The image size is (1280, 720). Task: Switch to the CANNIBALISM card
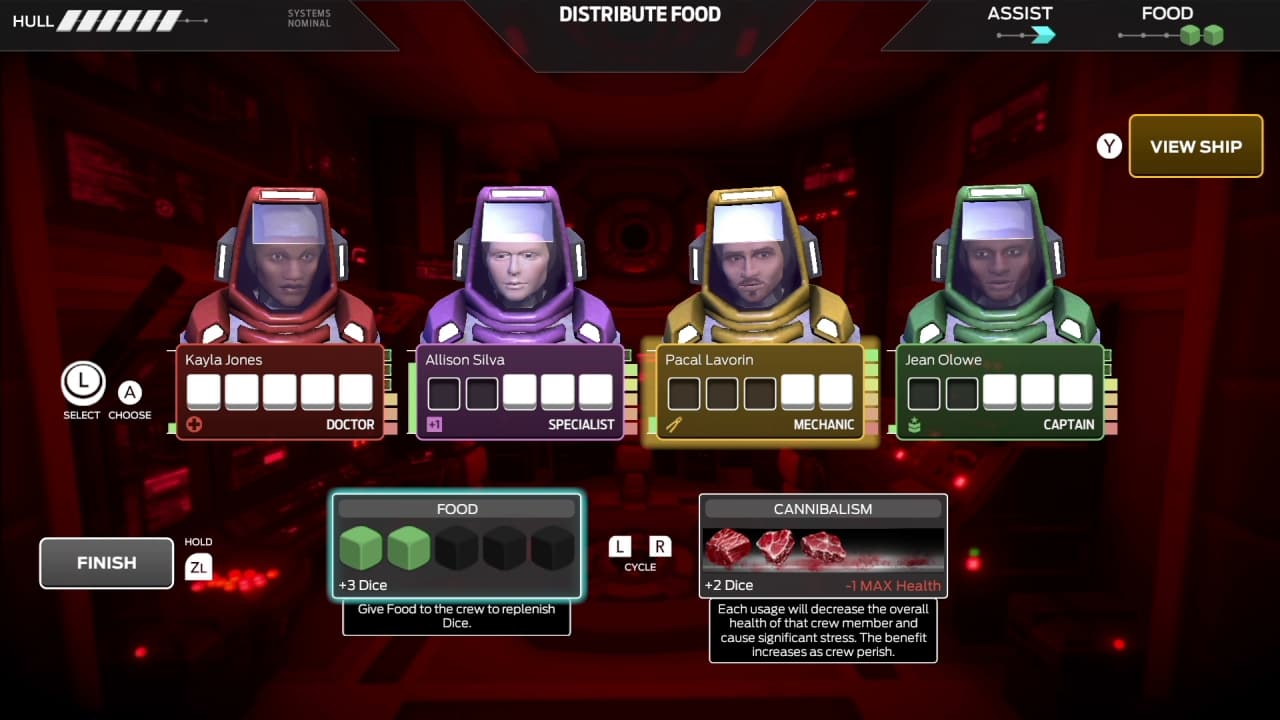pyautogui.click(x=822, y=545)
